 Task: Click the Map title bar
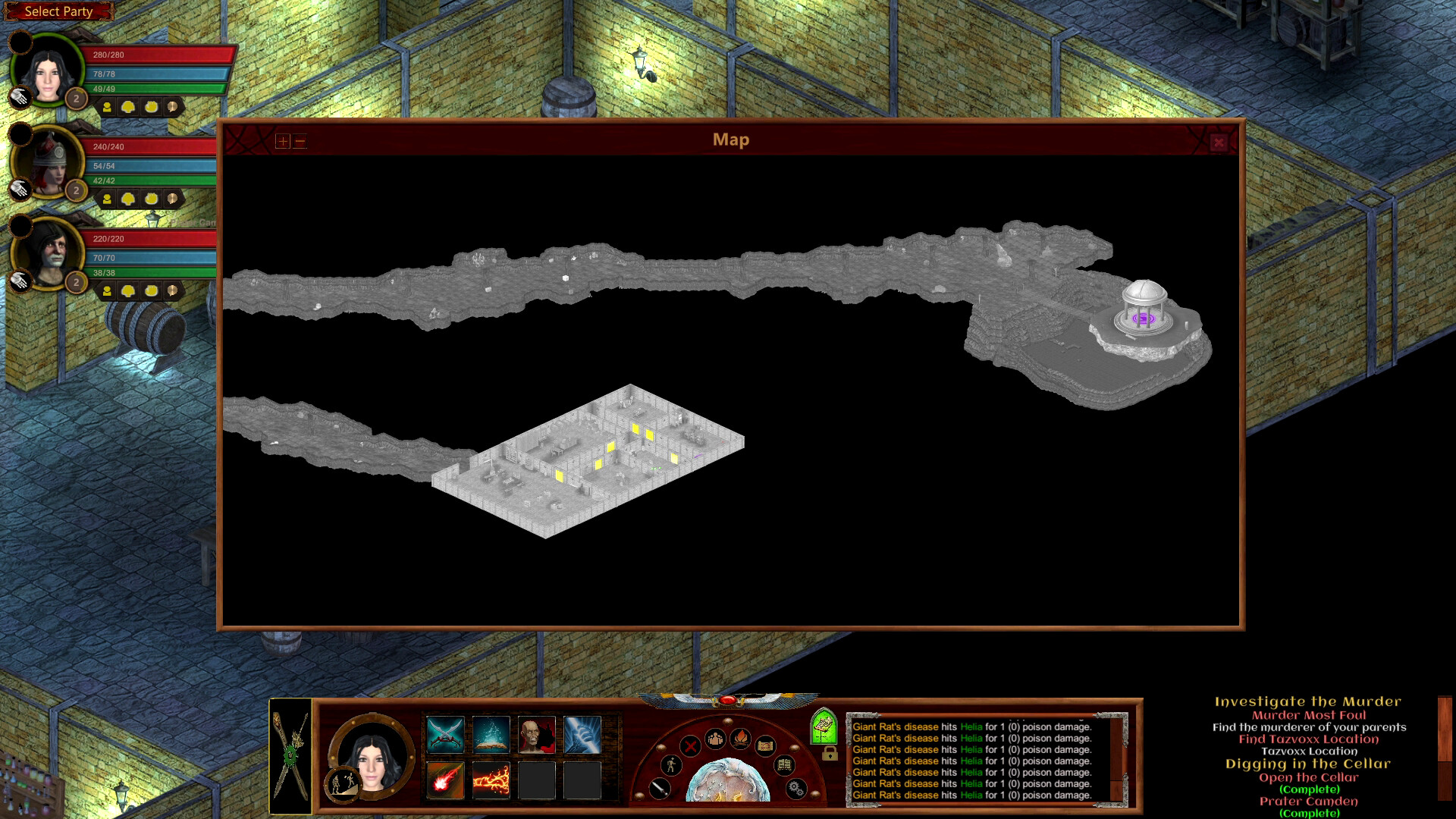tap(730, 140)
